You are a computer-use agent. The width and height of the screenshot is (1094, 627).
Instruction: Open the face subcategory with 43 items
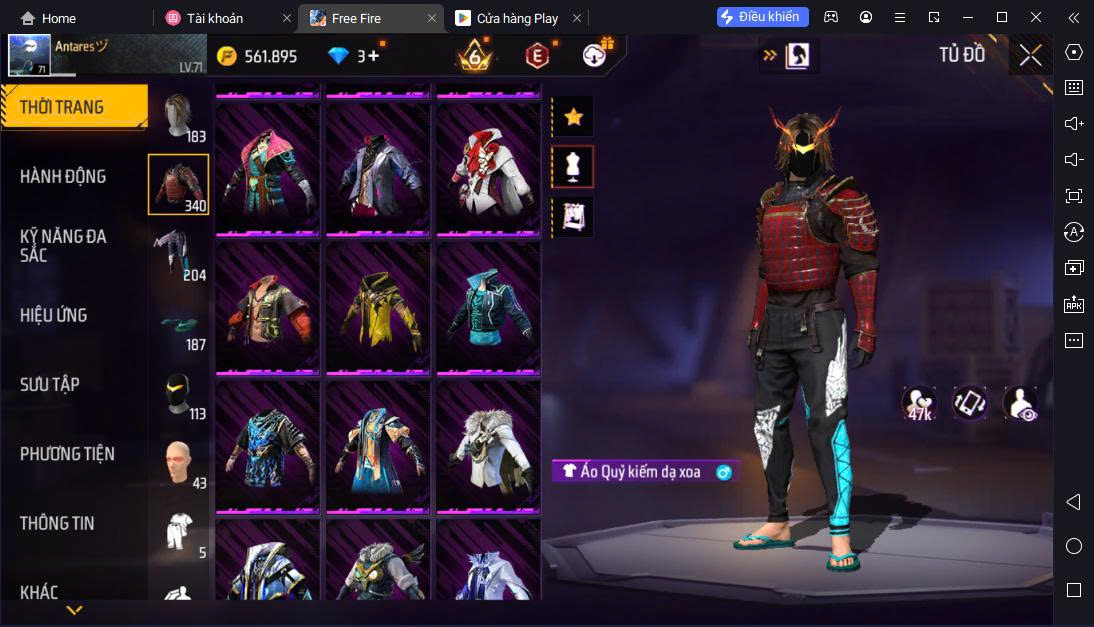179,463
